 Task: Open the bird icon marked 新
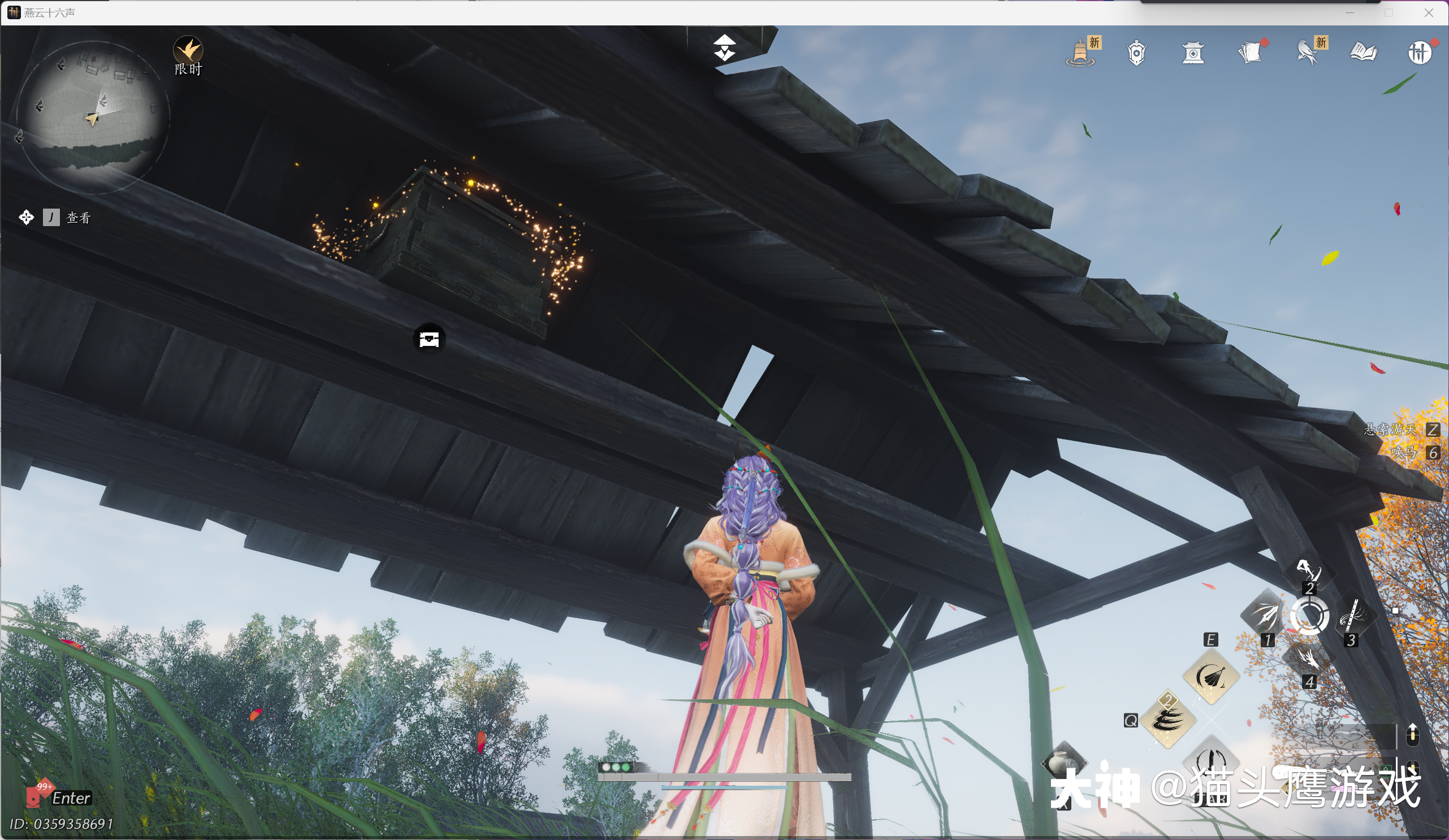(1308, 54)
